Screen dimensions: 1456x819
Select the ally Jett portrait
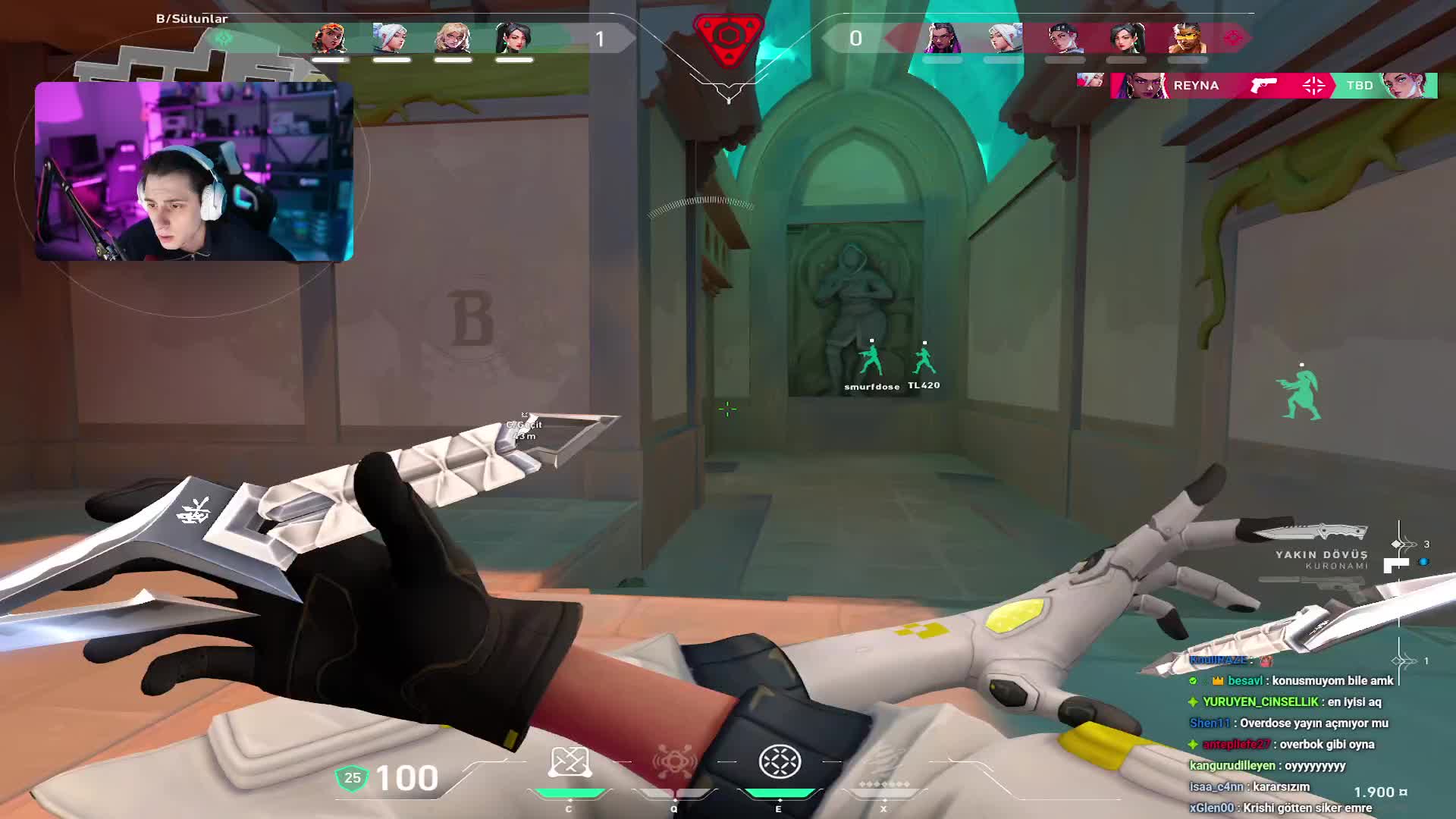pyautogui.click(x=391, y=38)
